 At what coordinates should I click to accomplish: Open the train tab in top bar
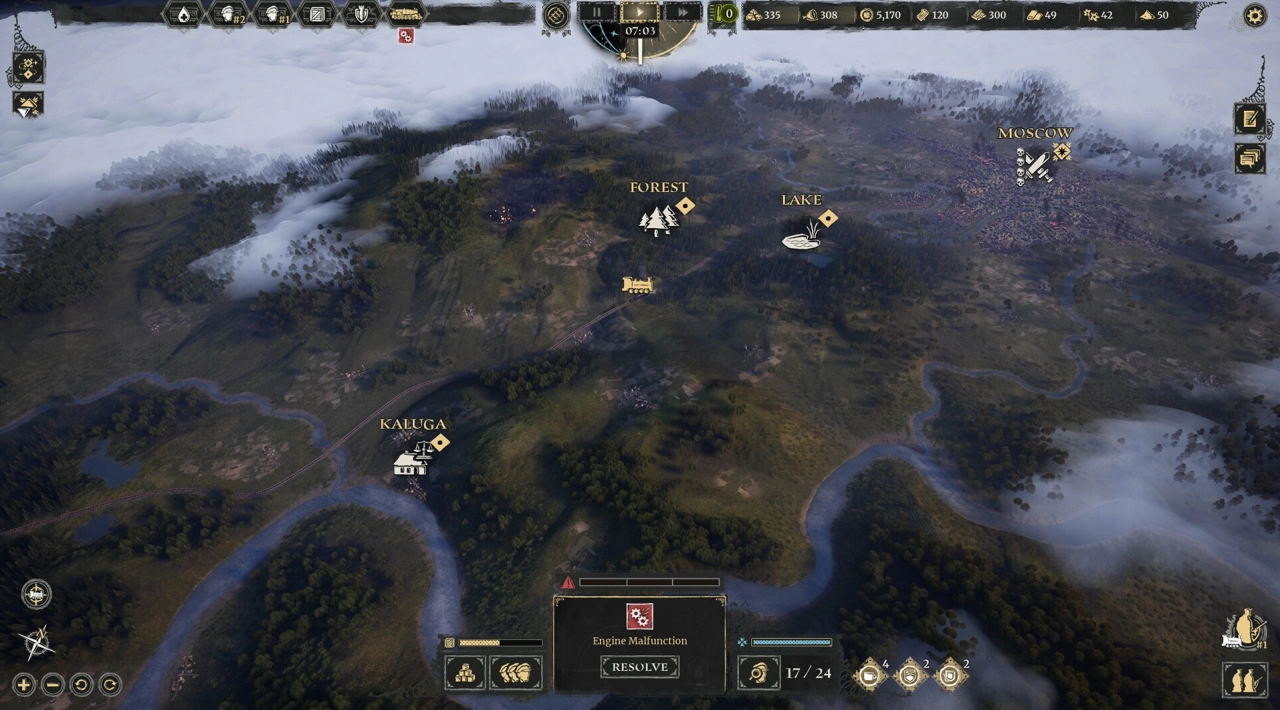point(406,14)
